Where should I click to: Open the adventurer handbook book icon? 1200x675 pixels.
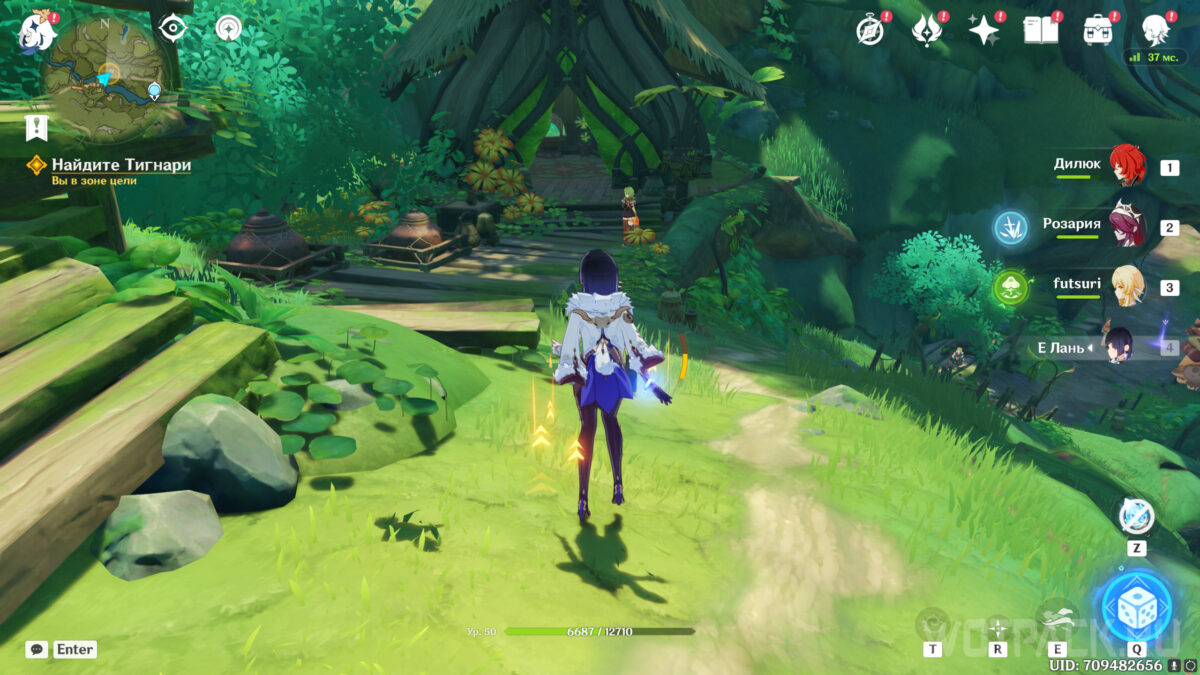1041,30
